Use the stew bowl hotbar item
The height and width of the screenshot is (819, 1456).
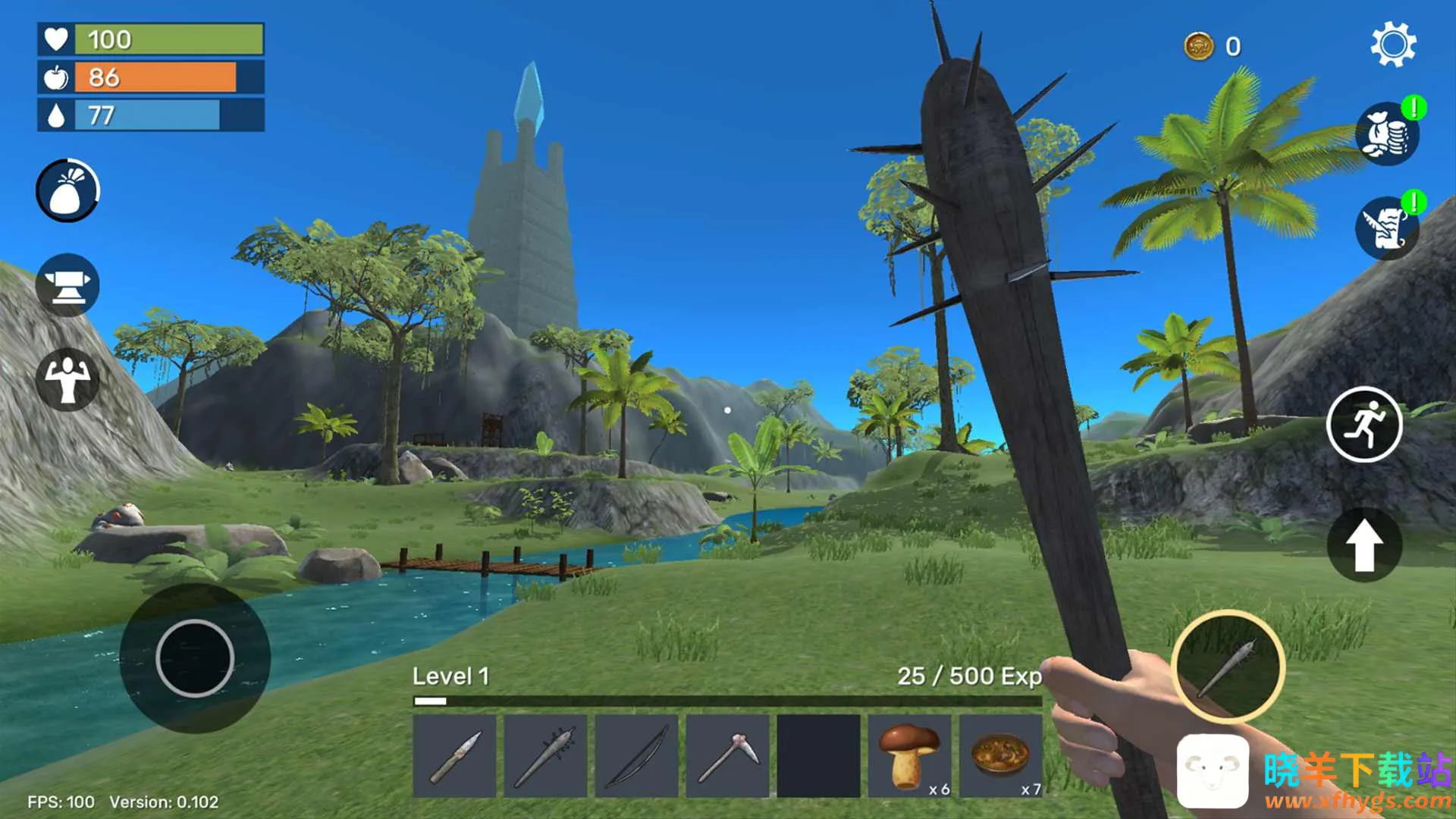pos(1001,755)
